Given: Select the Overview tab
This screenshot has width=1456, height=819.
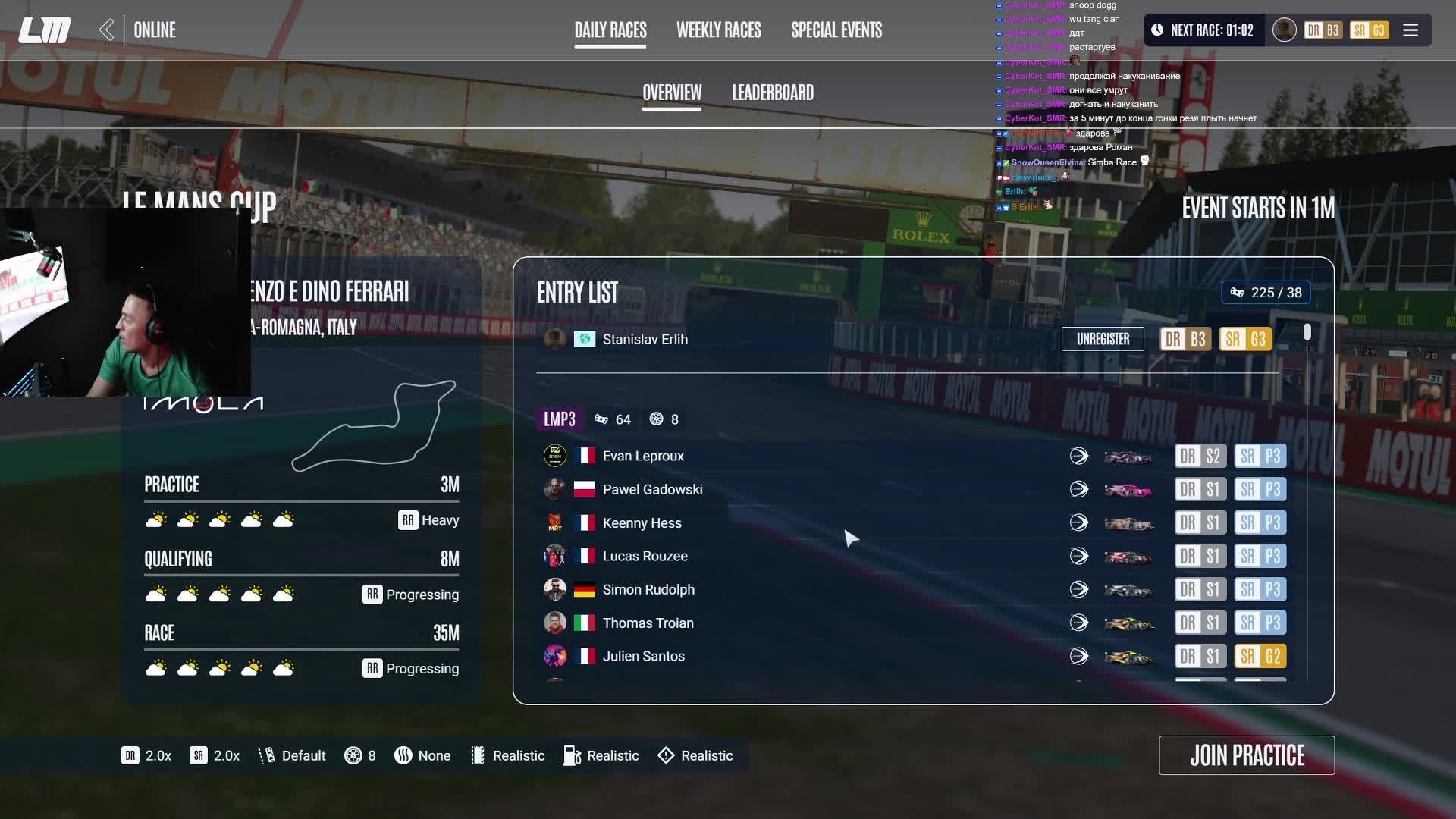Looking at the screenshot, I should click(672, 93).
